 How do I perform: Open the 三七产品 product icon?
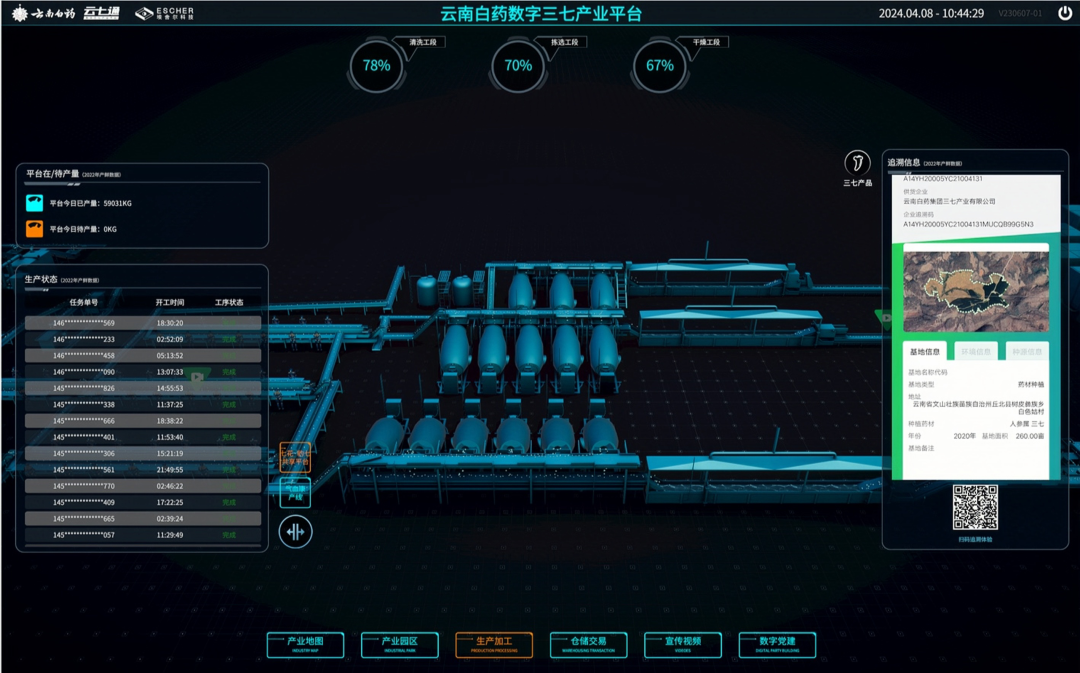click(x=857, y=163)
